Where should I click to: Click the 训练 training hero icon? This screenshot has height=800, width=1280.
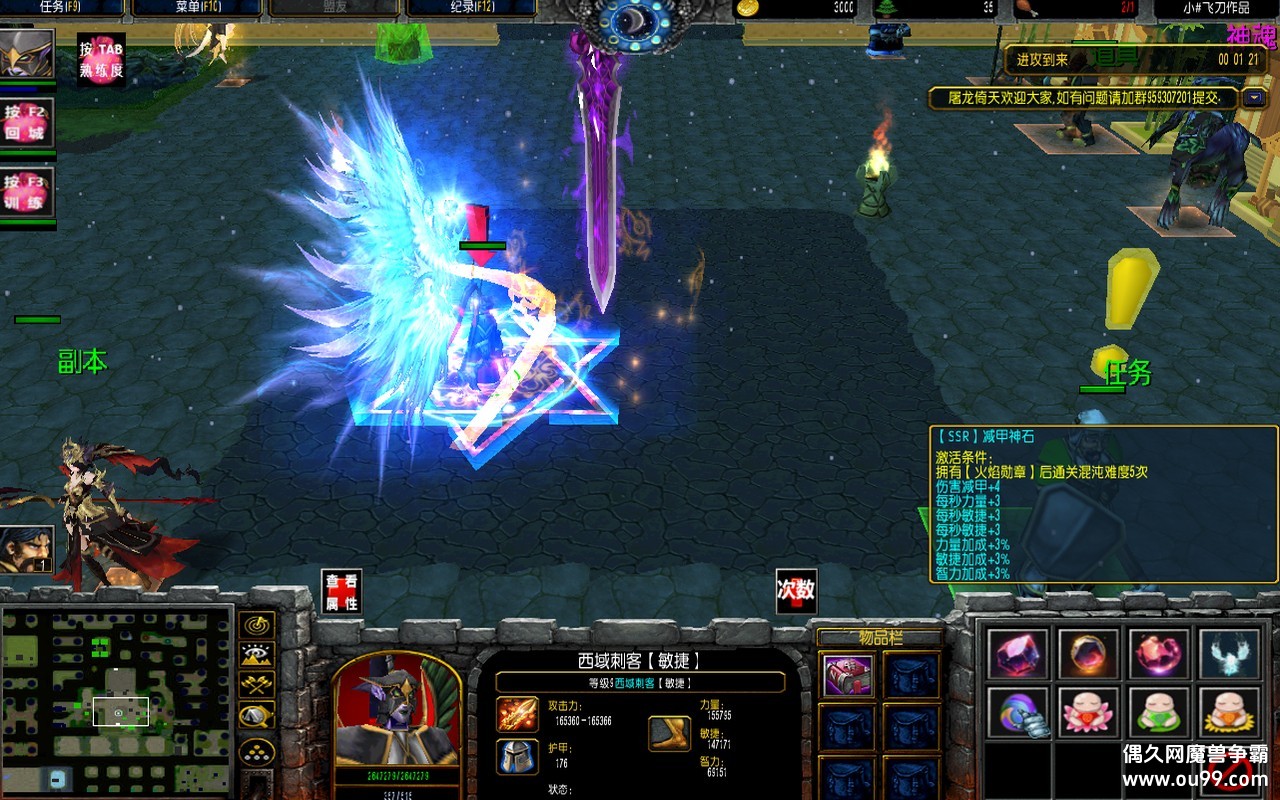(27, 192)
